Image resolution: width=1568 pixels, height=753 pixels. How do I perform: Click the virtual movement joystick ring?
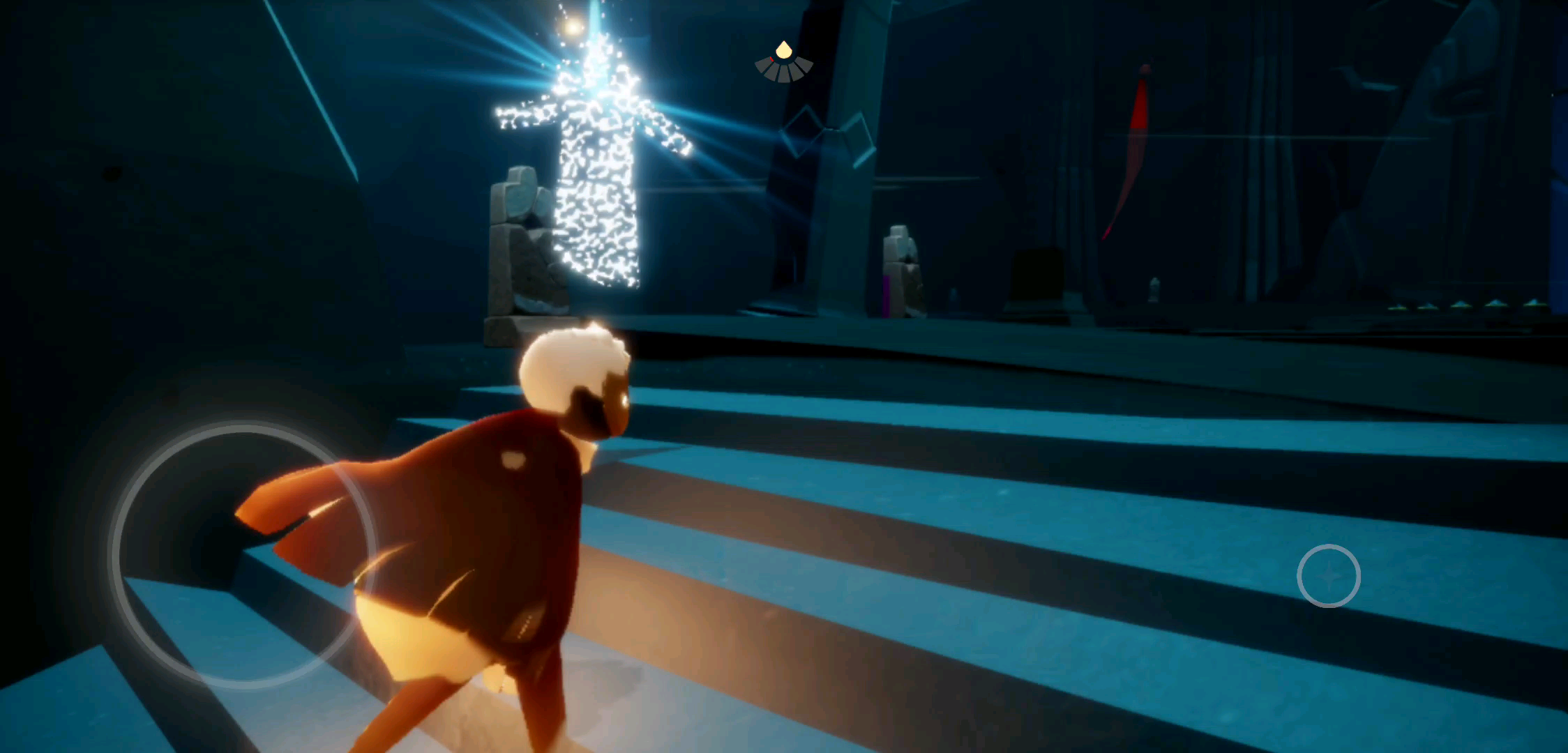(243, 555)
